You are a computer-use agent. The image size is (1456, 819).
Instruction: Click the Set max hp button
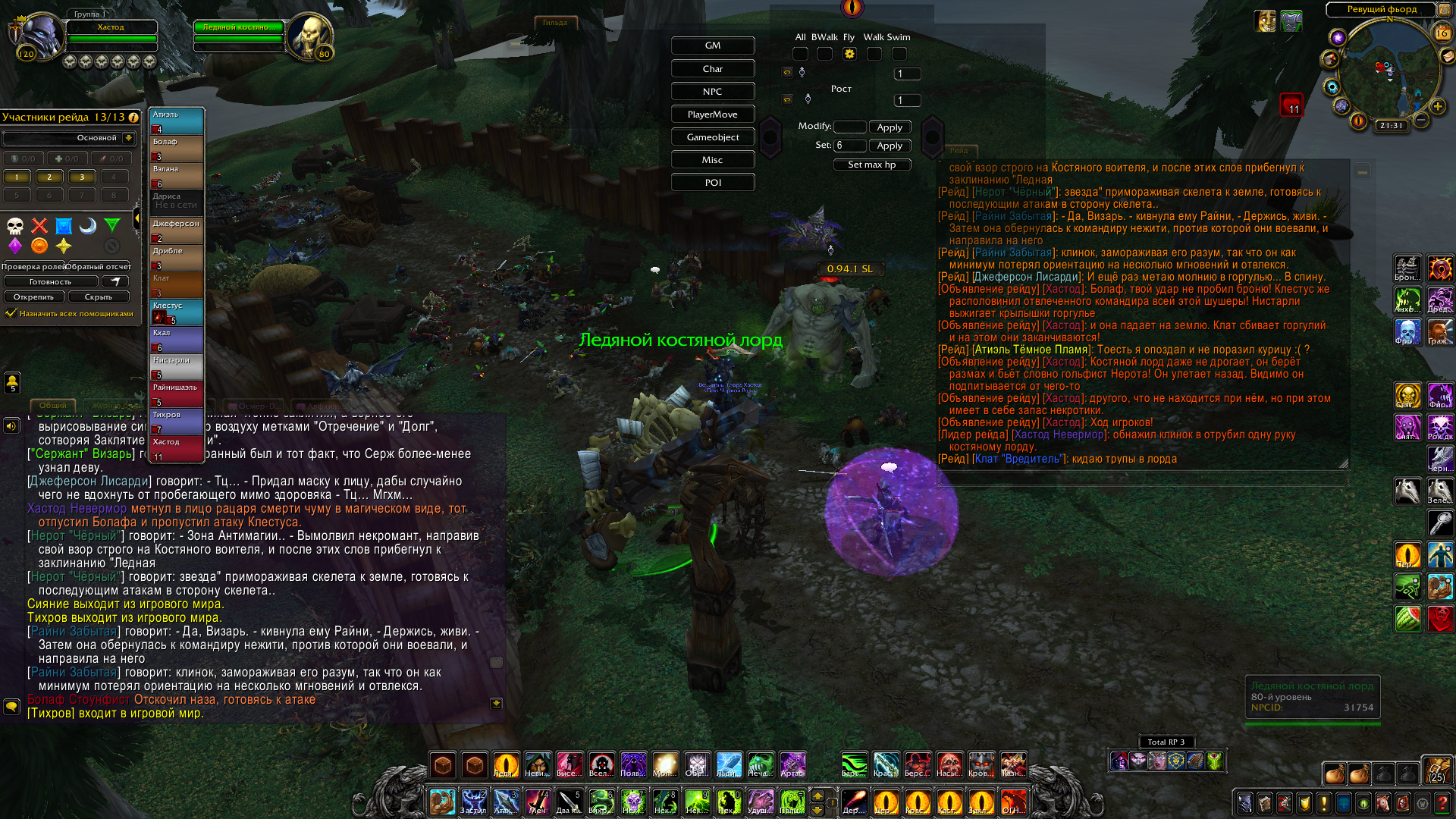871,165
